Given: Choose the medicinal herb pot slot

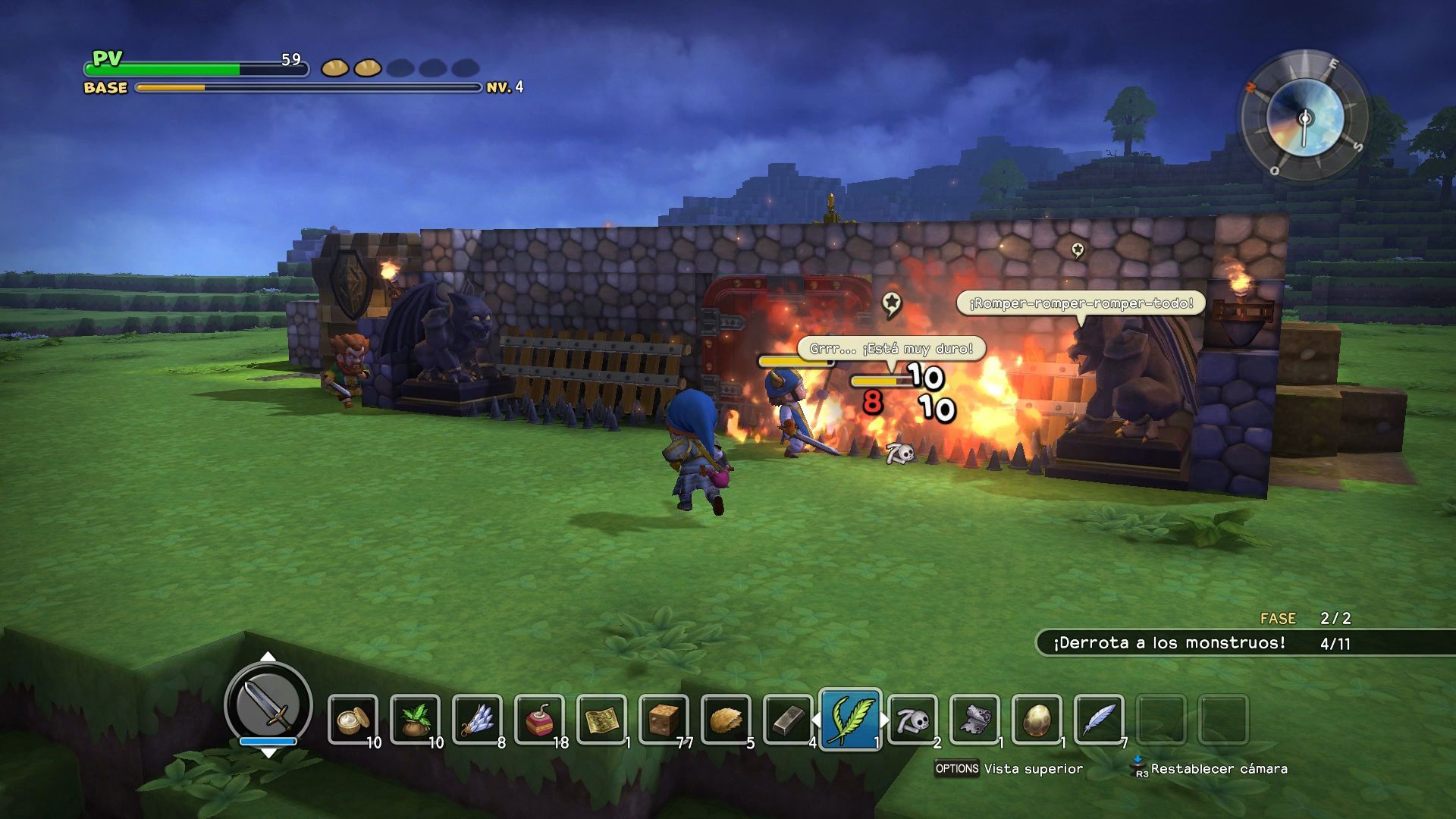Looking at the screenshot, I should (x=416, y=719).
